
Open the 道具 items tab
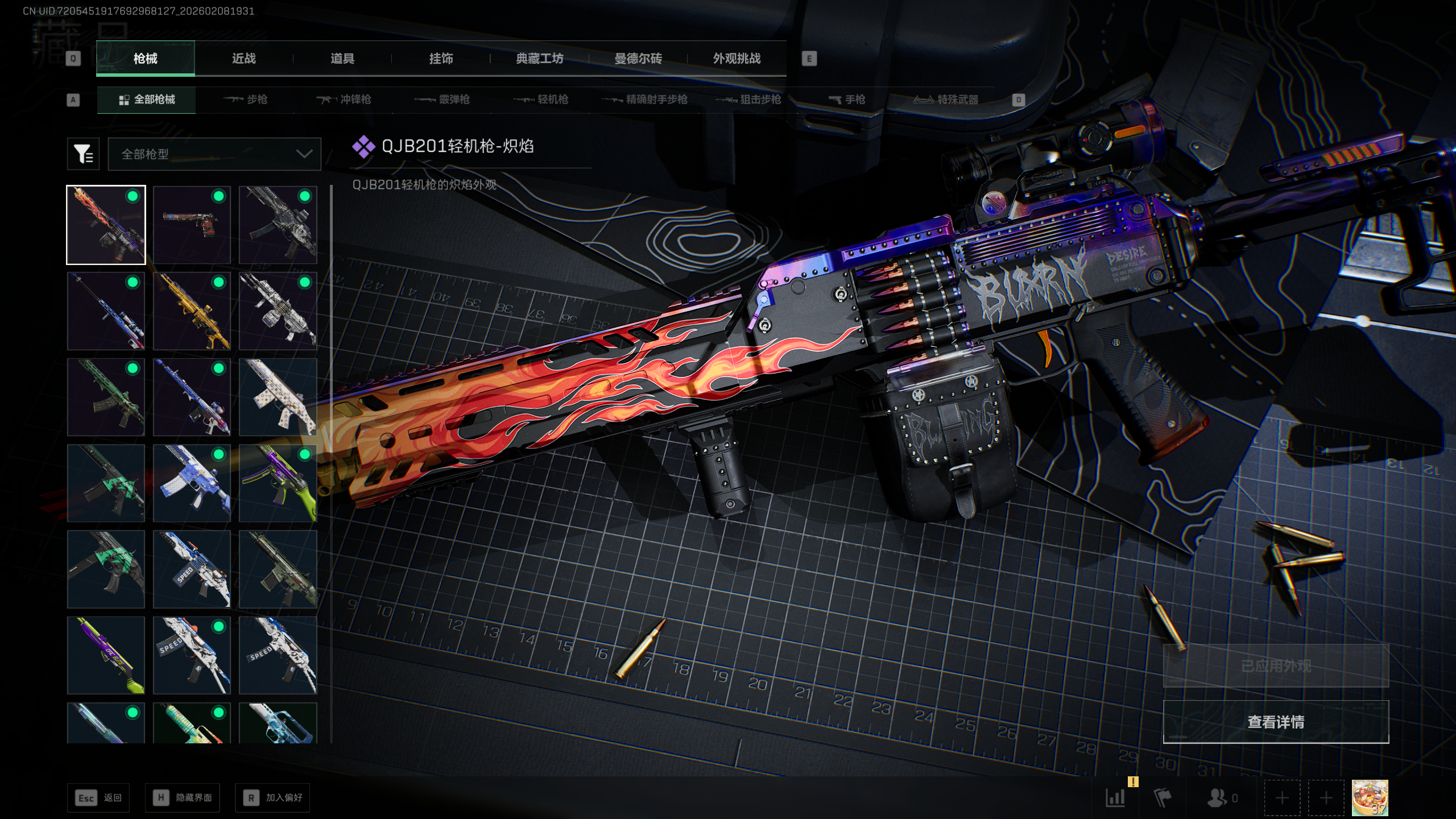click(342, 59)
